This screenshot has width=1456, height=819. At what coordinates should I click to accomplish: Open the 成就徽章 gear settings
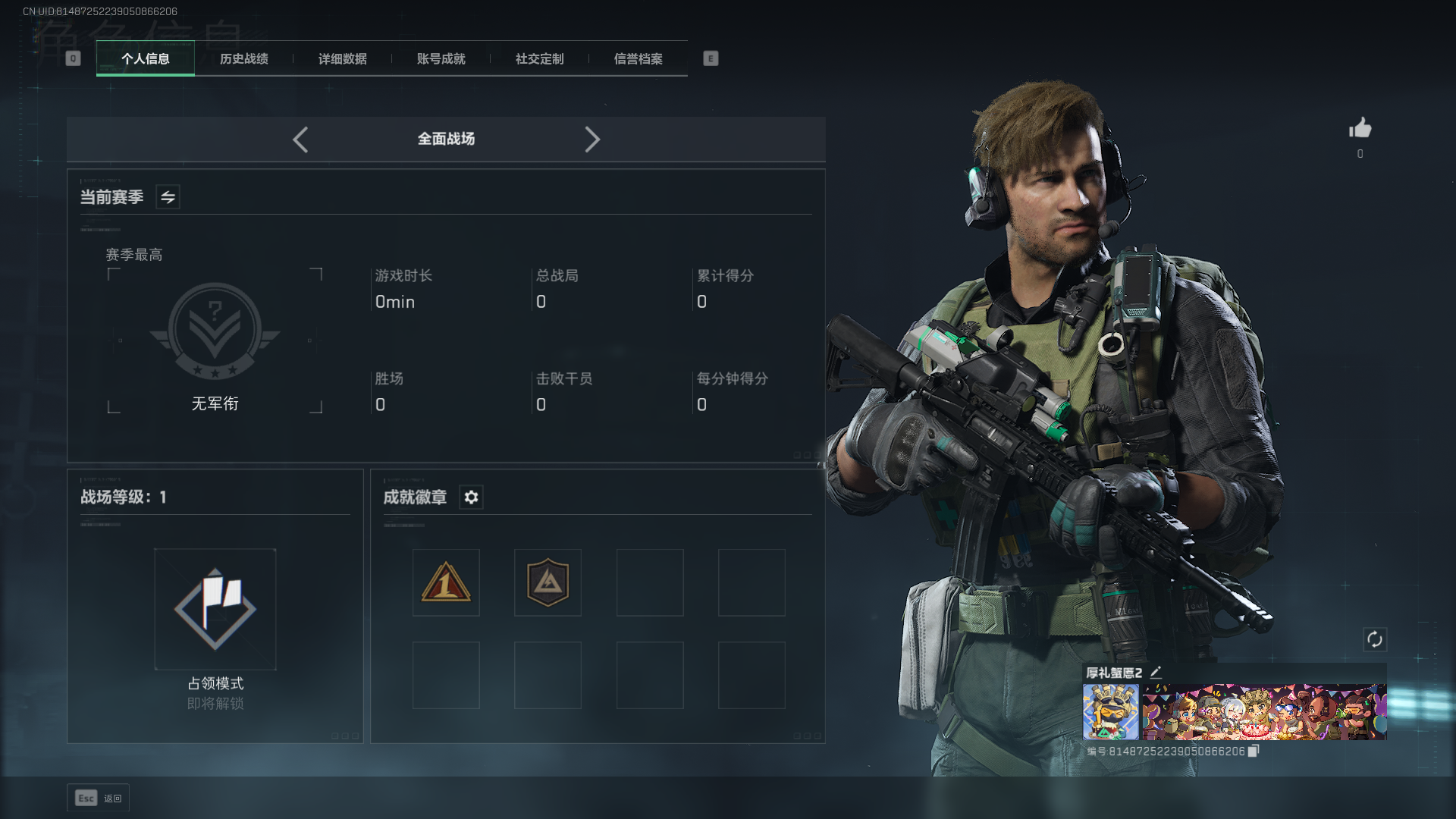(x=471, y=497)
